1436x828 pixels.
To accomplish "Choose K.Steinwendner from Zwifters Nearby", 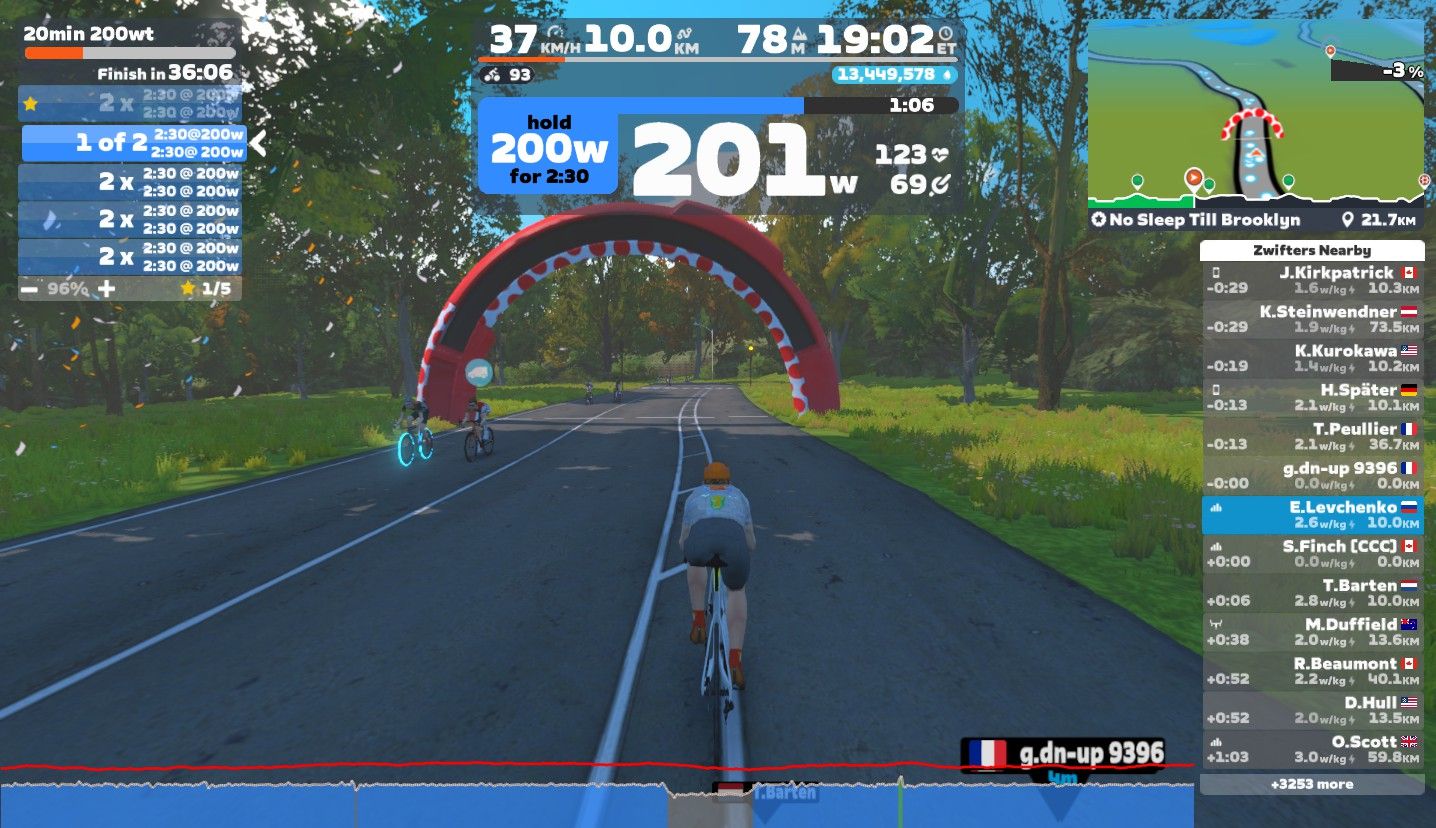I will pos(1311,320).
